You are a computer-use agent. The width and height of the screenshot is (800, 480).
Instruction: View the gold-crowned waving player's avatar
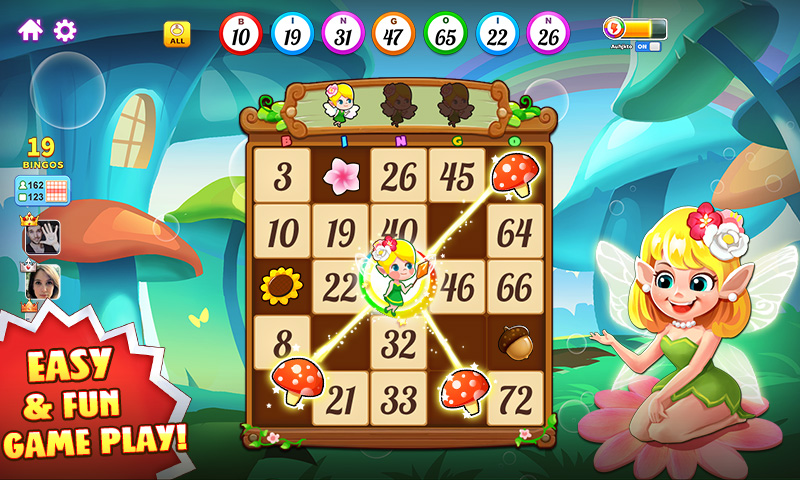click(x=42, y=237)
